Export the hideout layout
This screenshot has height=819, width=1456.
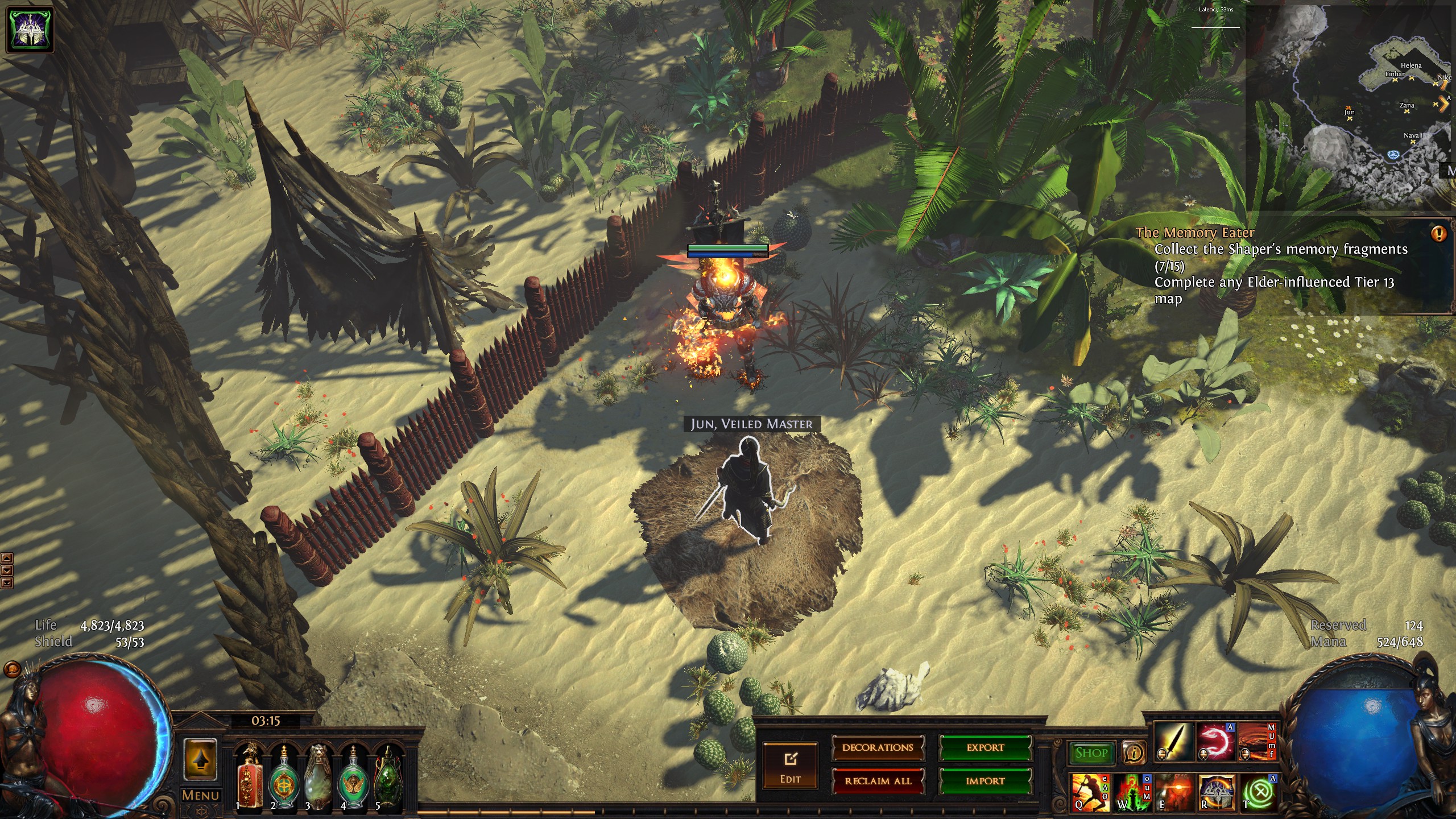(985, 748)
